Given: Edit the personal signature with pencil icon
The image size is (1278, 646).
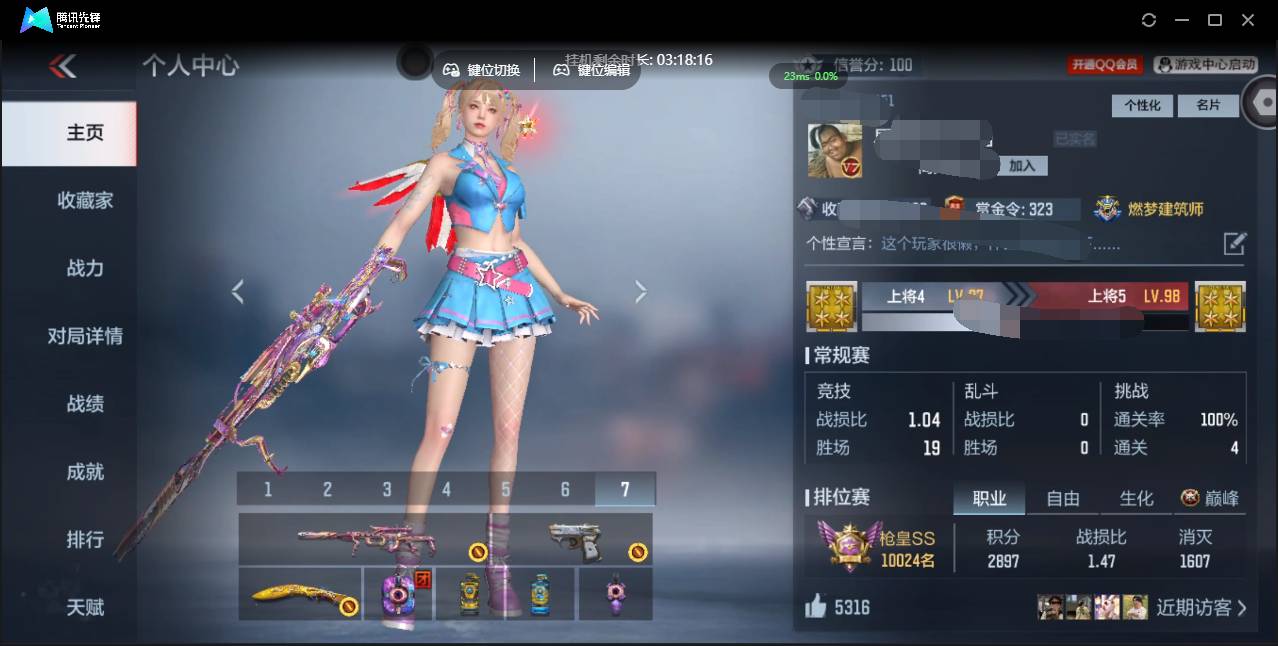Looking at the screenshot, I should point(1235,243).
